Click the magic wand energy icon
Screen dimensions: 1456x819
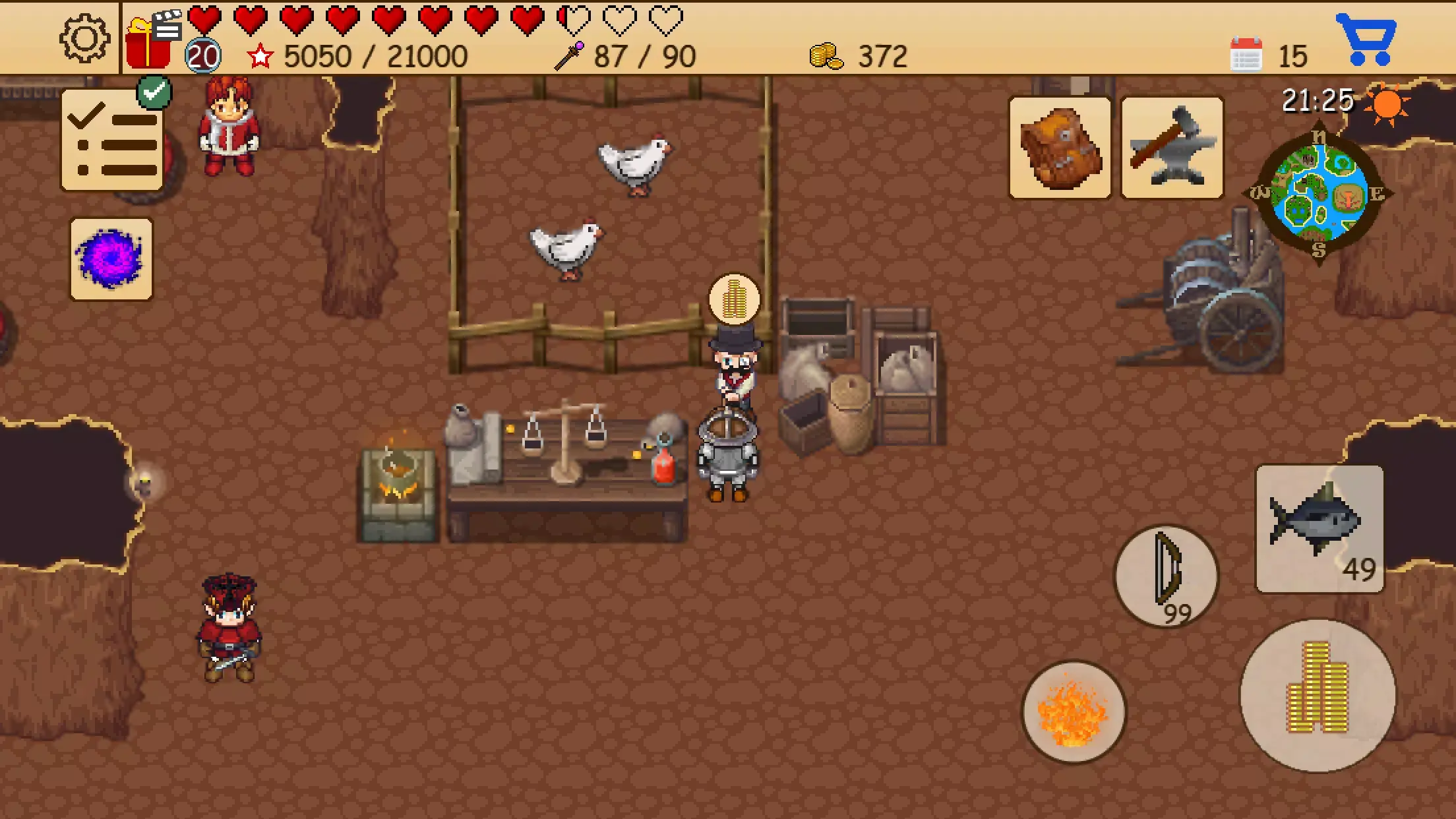tap(568, 55)
